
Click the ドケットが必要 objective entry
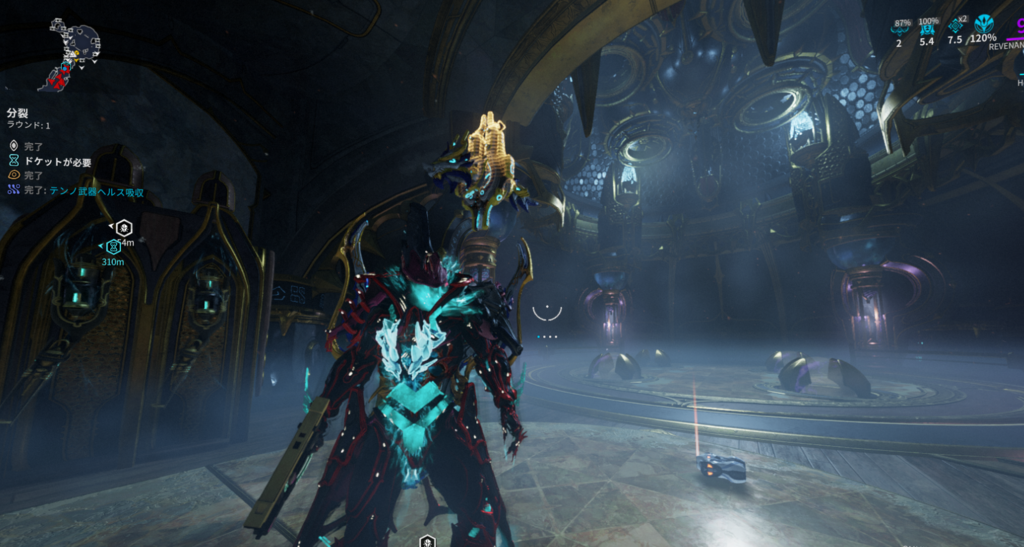(x=57, y=162)
